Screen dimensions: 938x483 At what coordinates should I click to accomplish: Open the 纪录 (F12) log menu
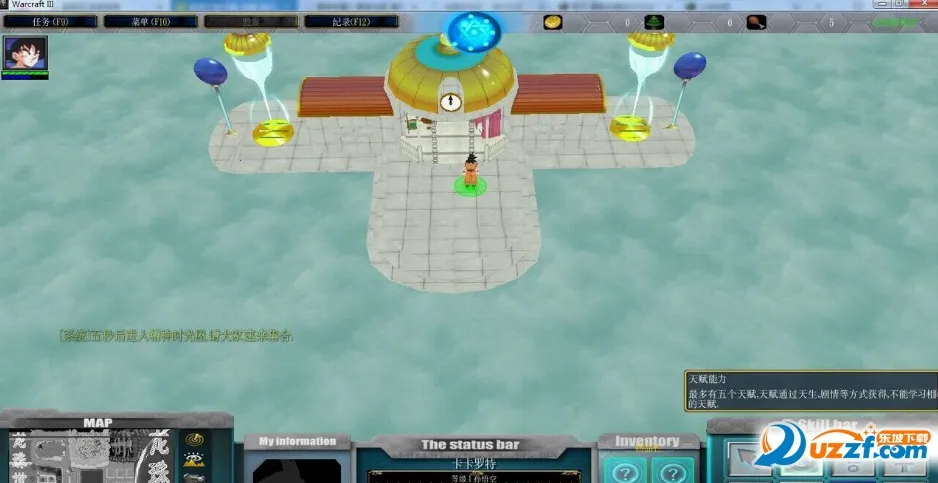(351, 21)
